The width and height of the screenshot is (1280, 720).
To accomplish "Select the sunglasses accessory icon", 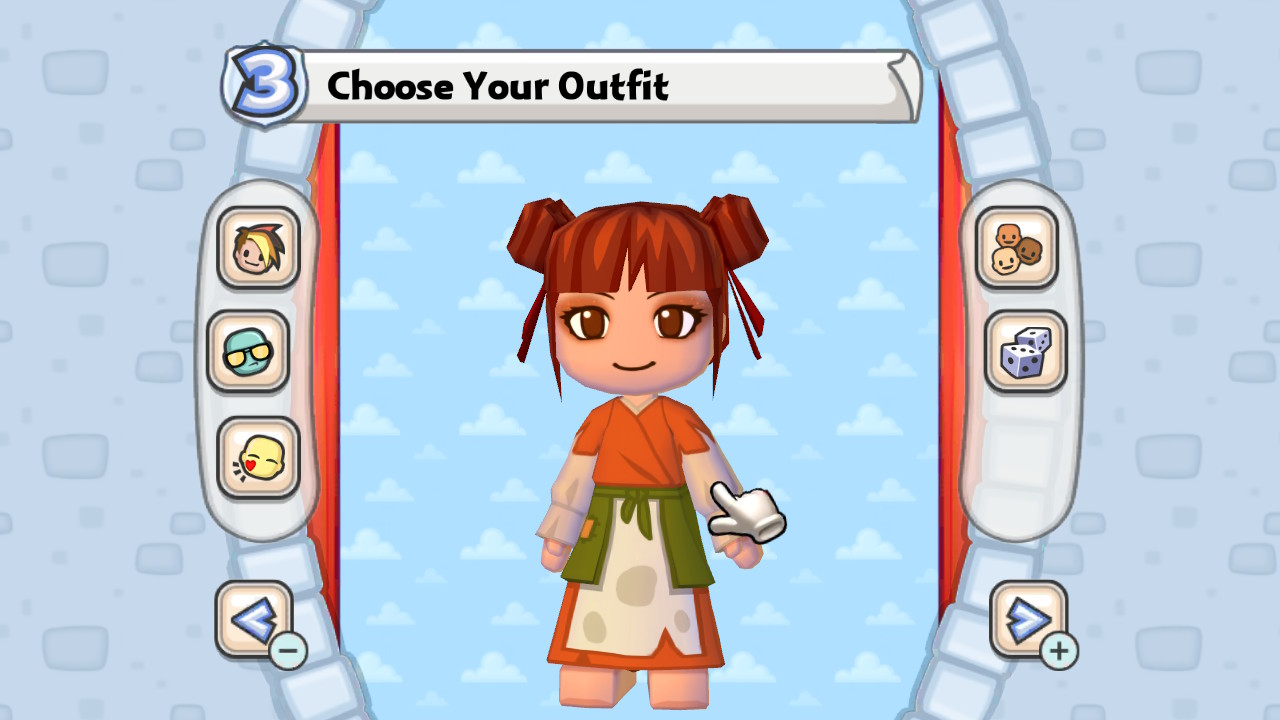I will point(248,351).
